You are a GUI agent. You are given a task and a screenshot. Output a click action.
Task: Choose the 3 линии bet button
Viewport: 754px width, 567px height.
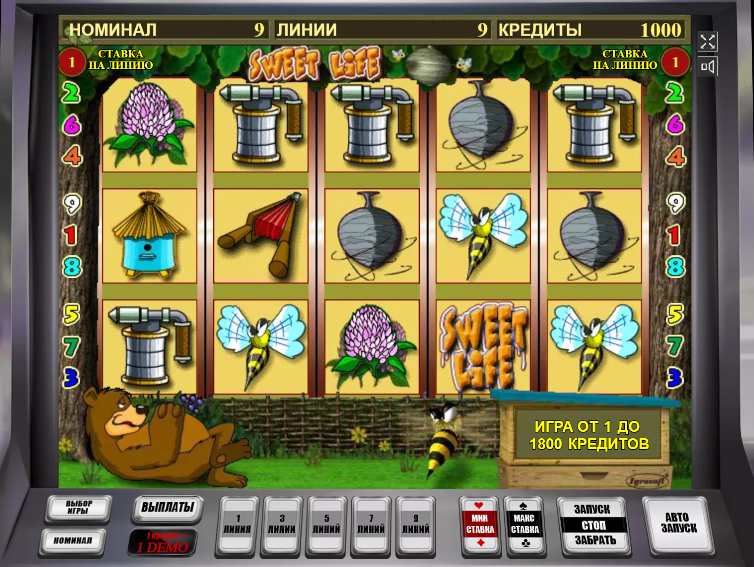[x=282, y=525]
